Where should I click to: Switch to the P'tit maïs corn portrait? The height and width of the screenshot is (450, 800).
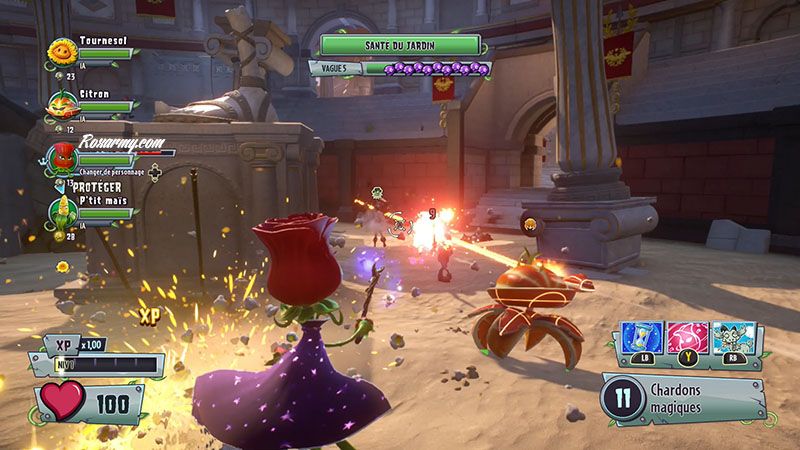coord(64,212)
